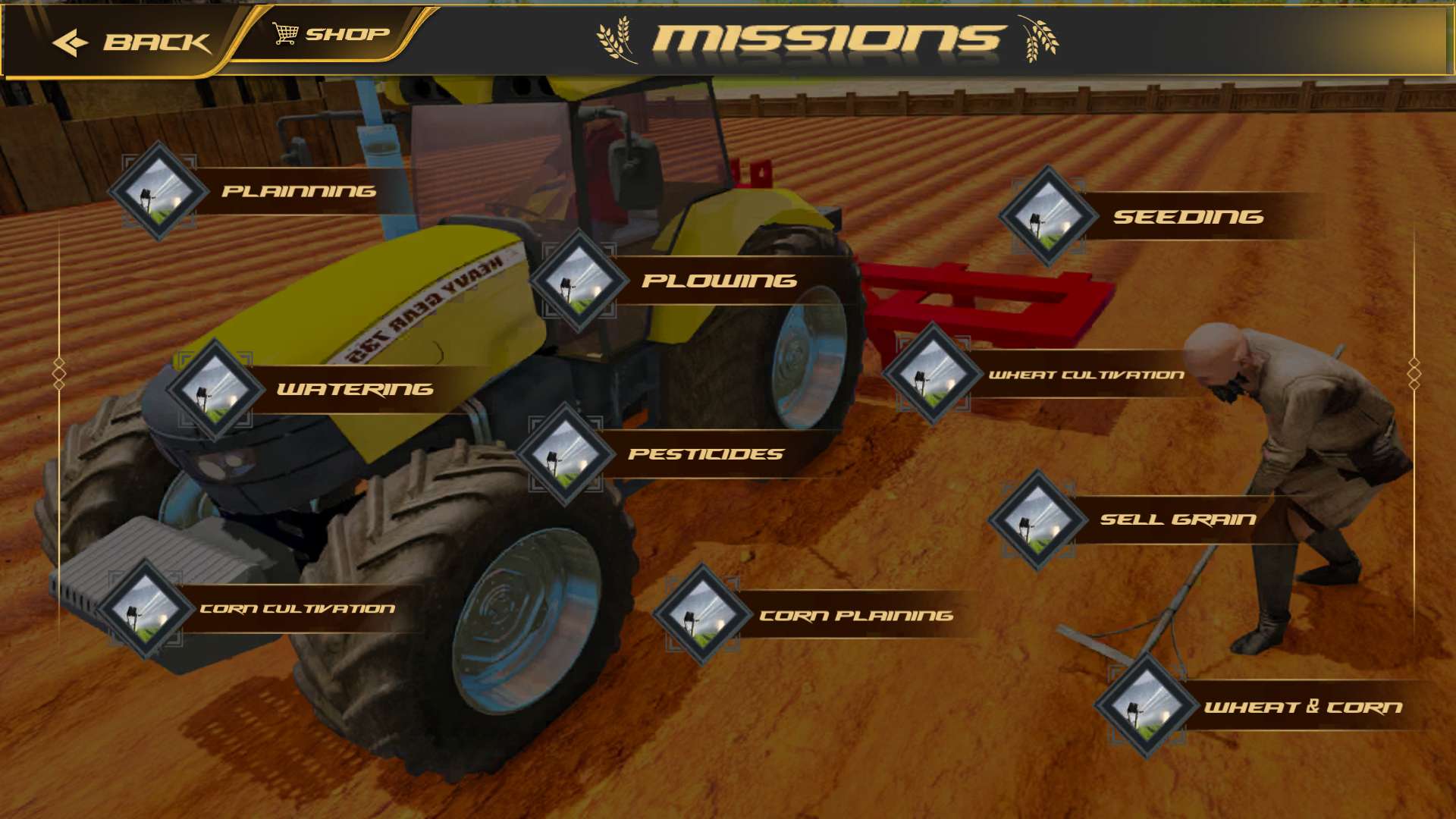Choose the Corn Plaining mission
The image size is (1456, 819).
(x=855, y=615)
